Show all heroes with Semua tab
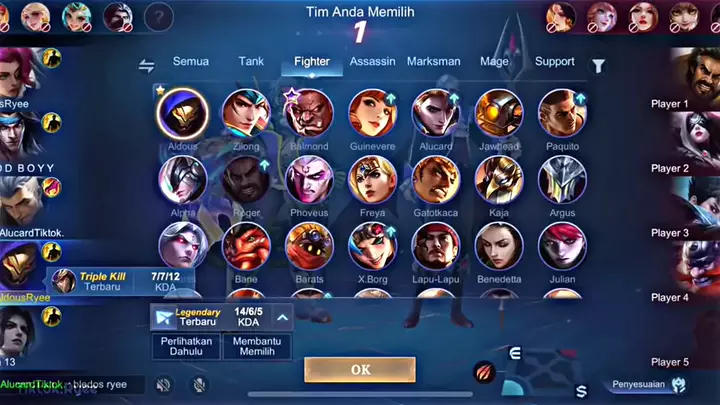 click(191, 61)
